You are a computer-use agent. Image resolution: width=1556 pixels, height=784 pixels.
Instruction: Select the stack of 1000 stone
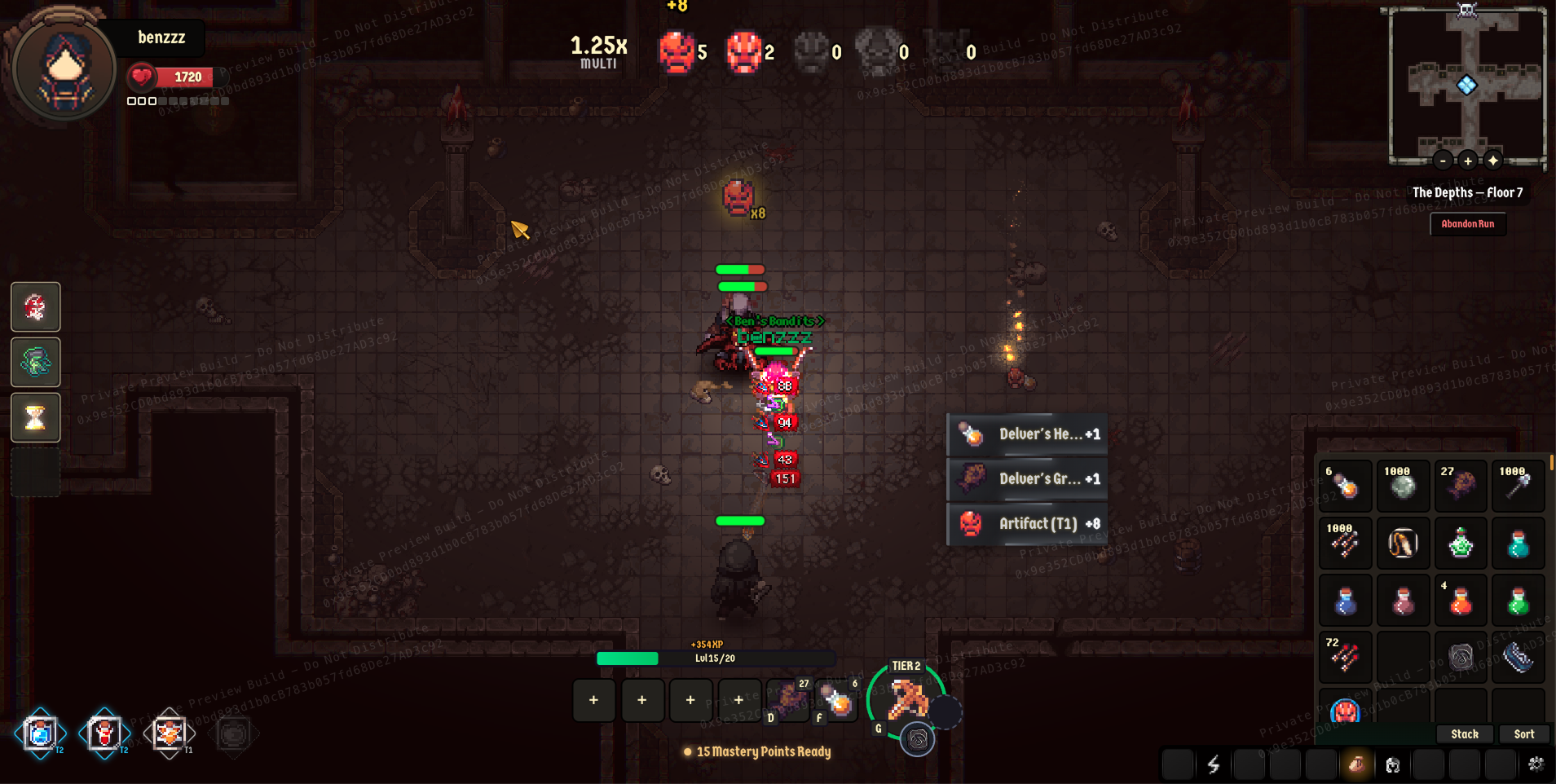click(x=1403, y=487)
